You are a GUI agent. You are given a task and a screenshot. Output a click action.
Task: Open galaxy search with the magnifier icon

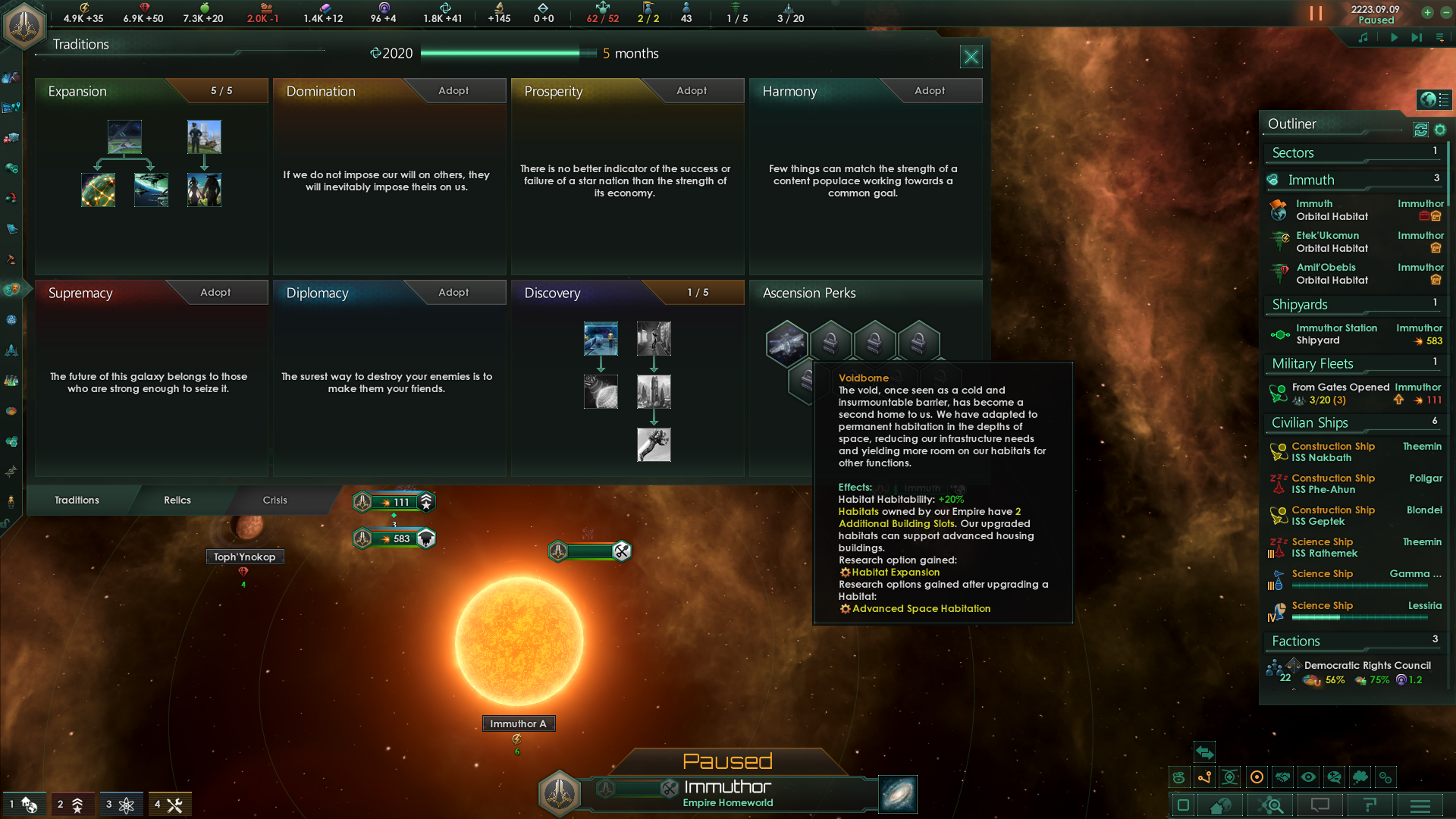point(1271,805)
